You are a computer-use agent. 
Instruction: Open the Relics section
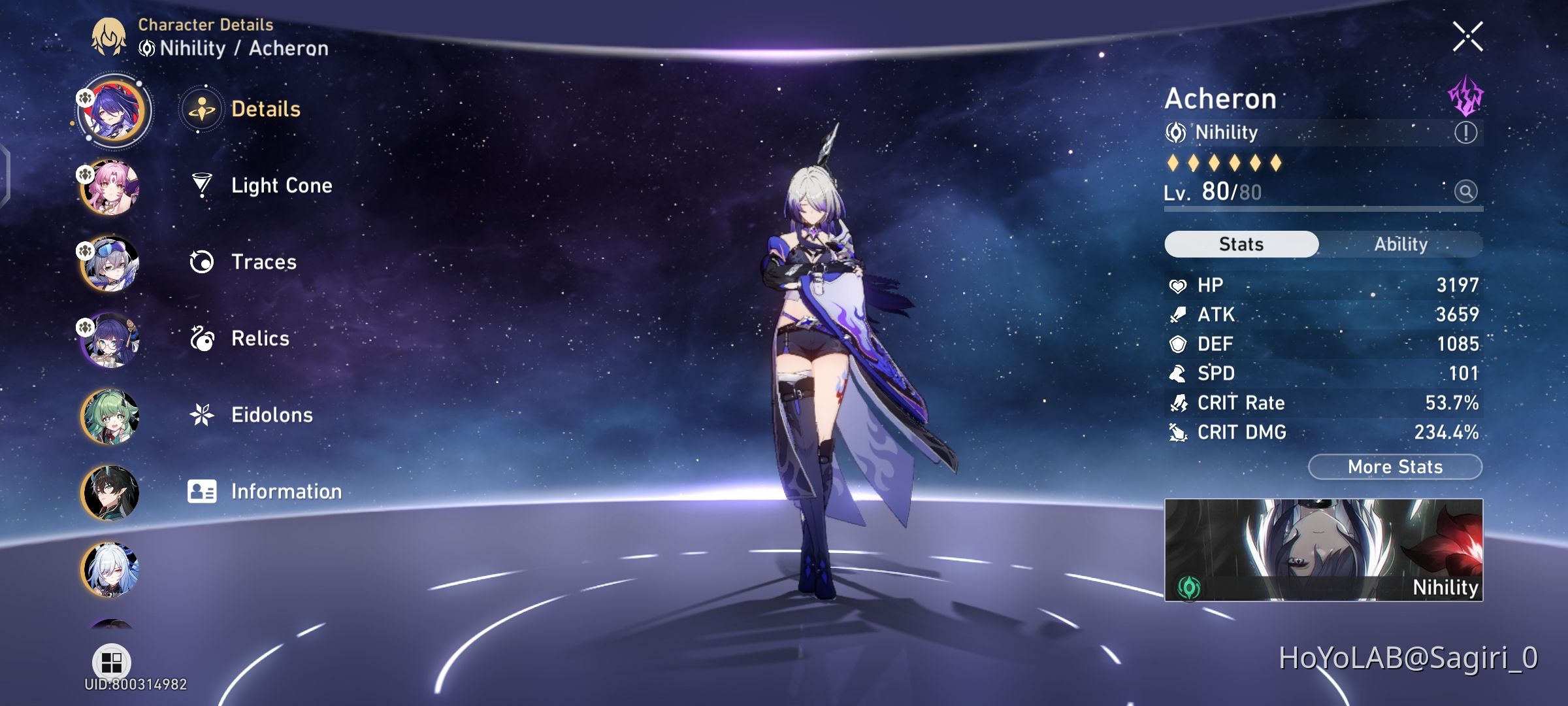click(x=260, y=339)
